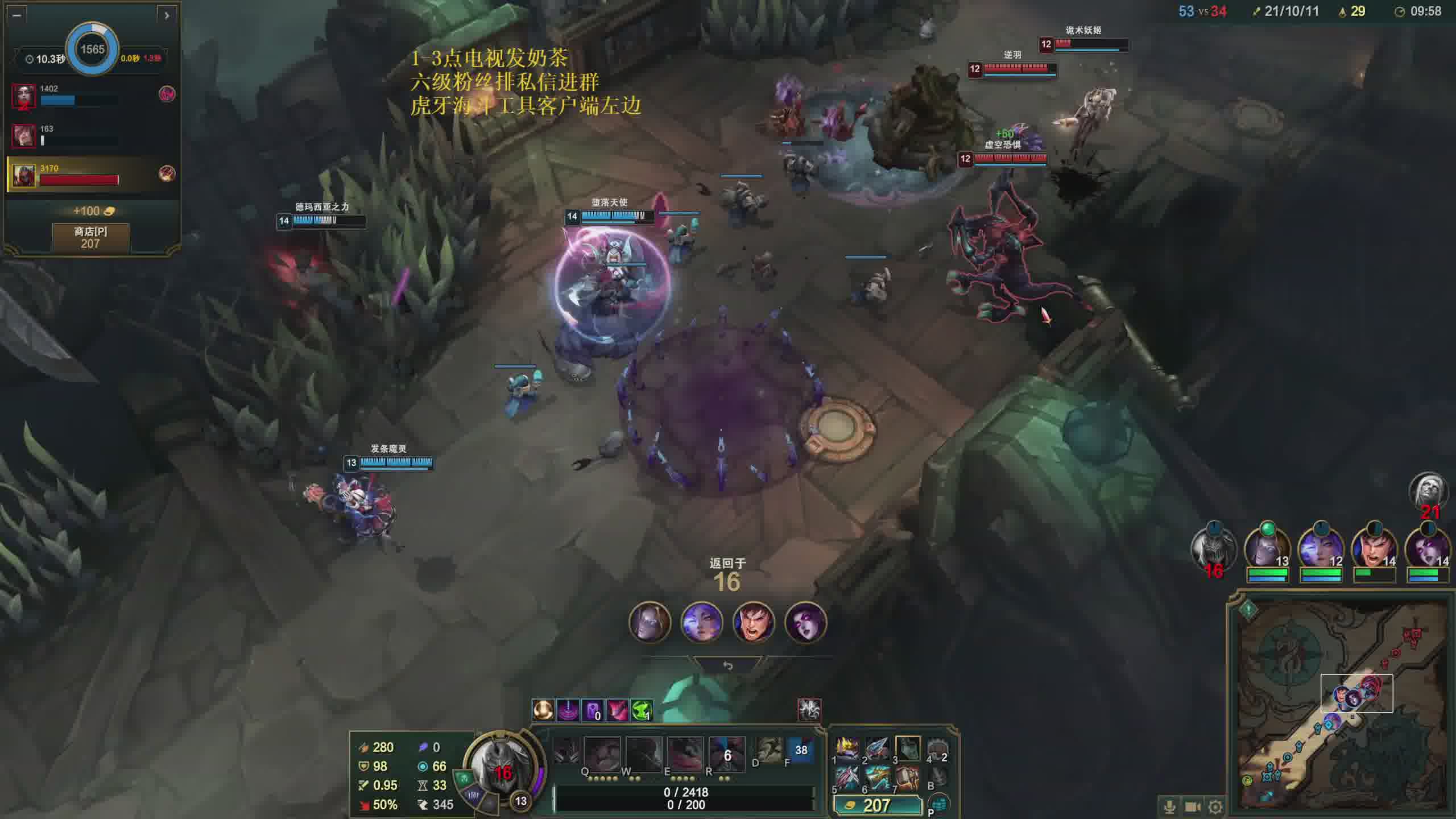The width and height of the screenshot is (1456, 819).
Task: Use the D summoner spell
Action: point(768,751)
